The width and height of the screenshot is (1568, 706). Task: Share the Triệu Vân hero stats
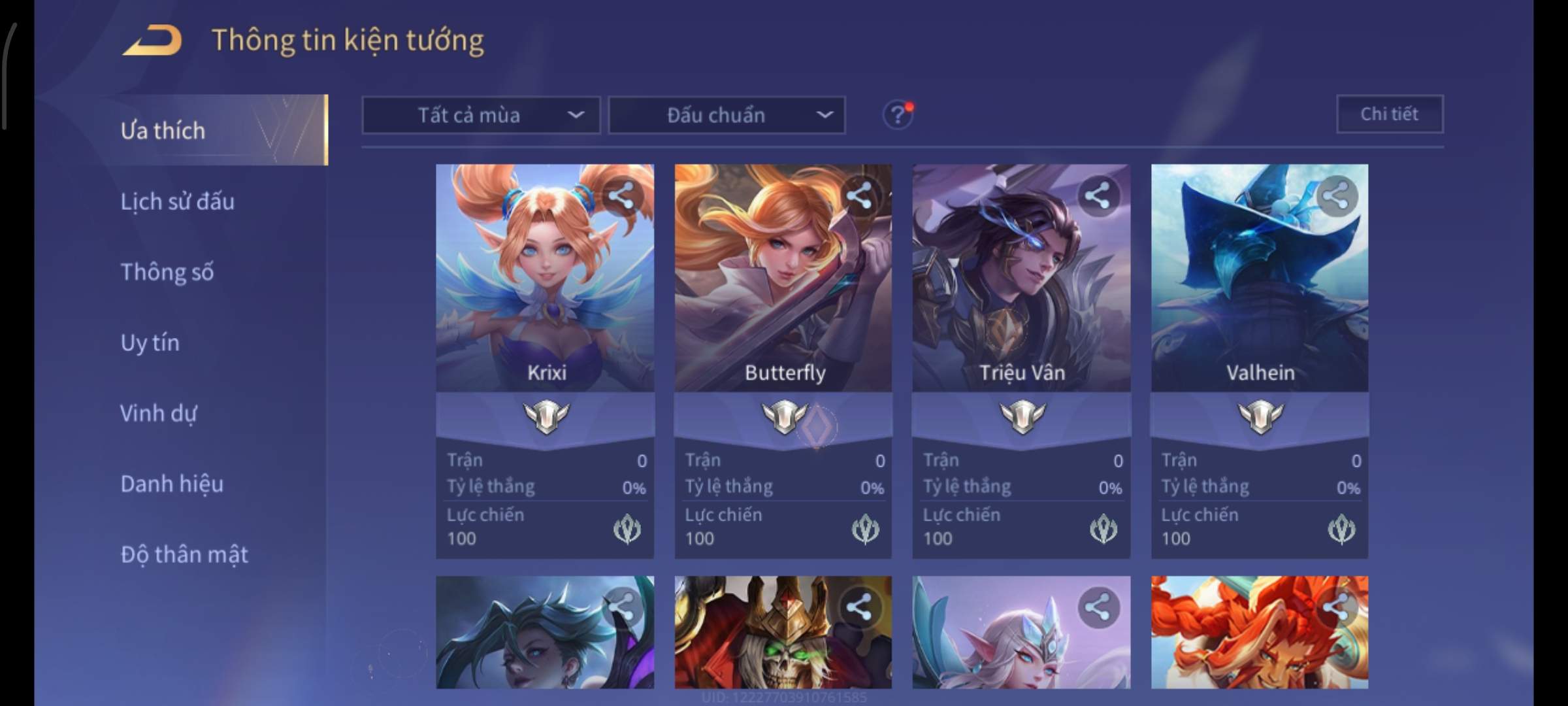point(1098,195)
